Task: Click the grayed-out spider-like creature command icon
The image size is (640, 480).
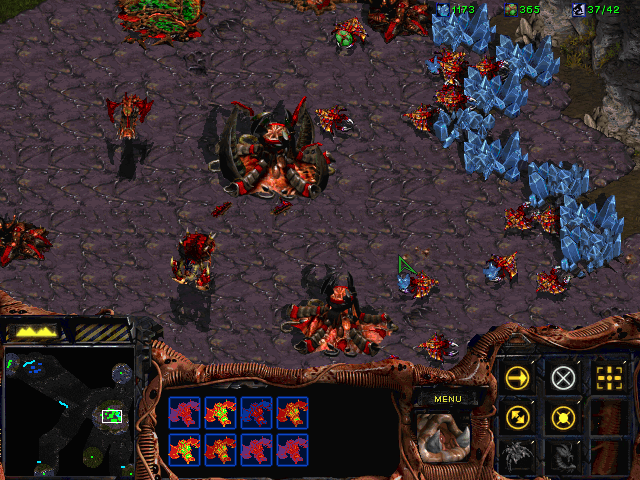Action: [x=517, y=455]
